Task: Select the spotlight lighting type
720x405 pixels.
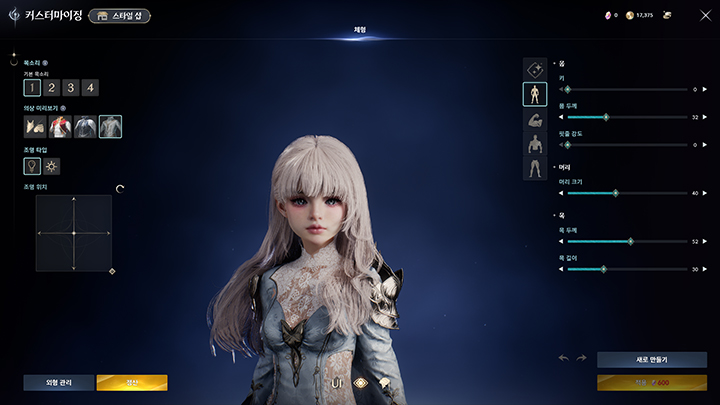Action: (32, 166)
